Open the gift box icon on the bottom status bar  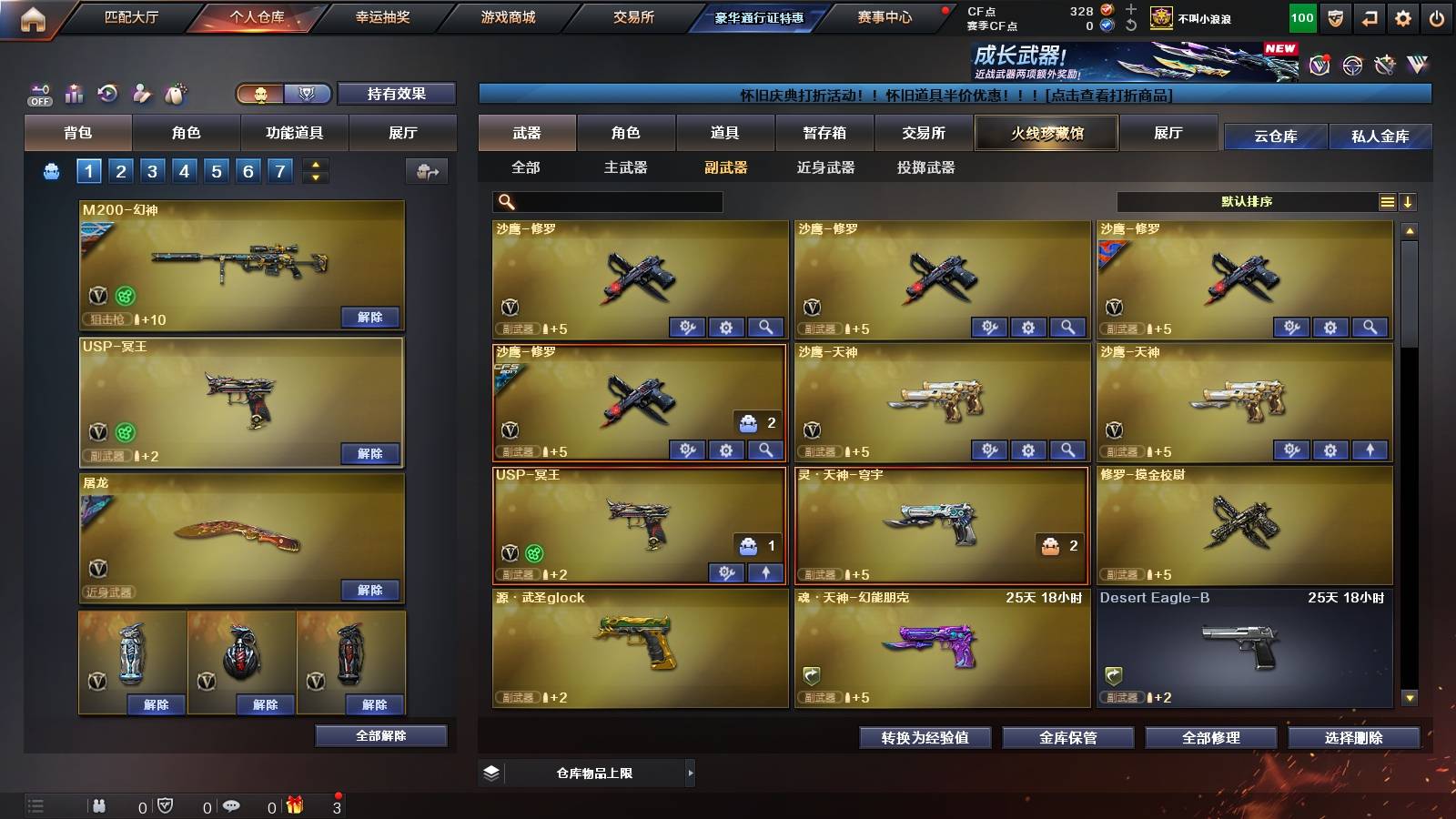click(x=295, y=806)
